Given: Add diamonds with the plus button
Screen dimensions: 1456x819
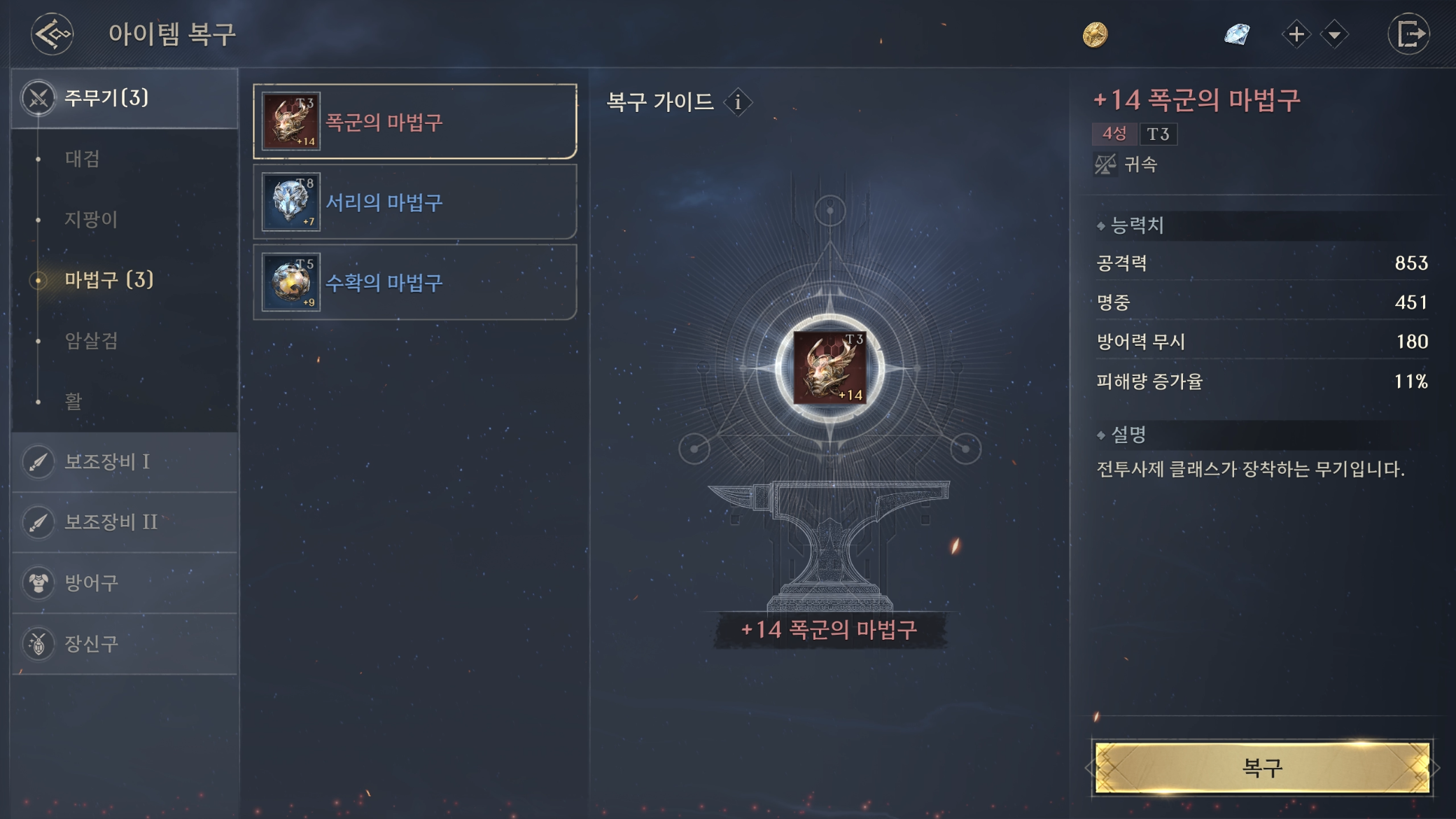Looking at the screenshot, I should click(1296, 34).
